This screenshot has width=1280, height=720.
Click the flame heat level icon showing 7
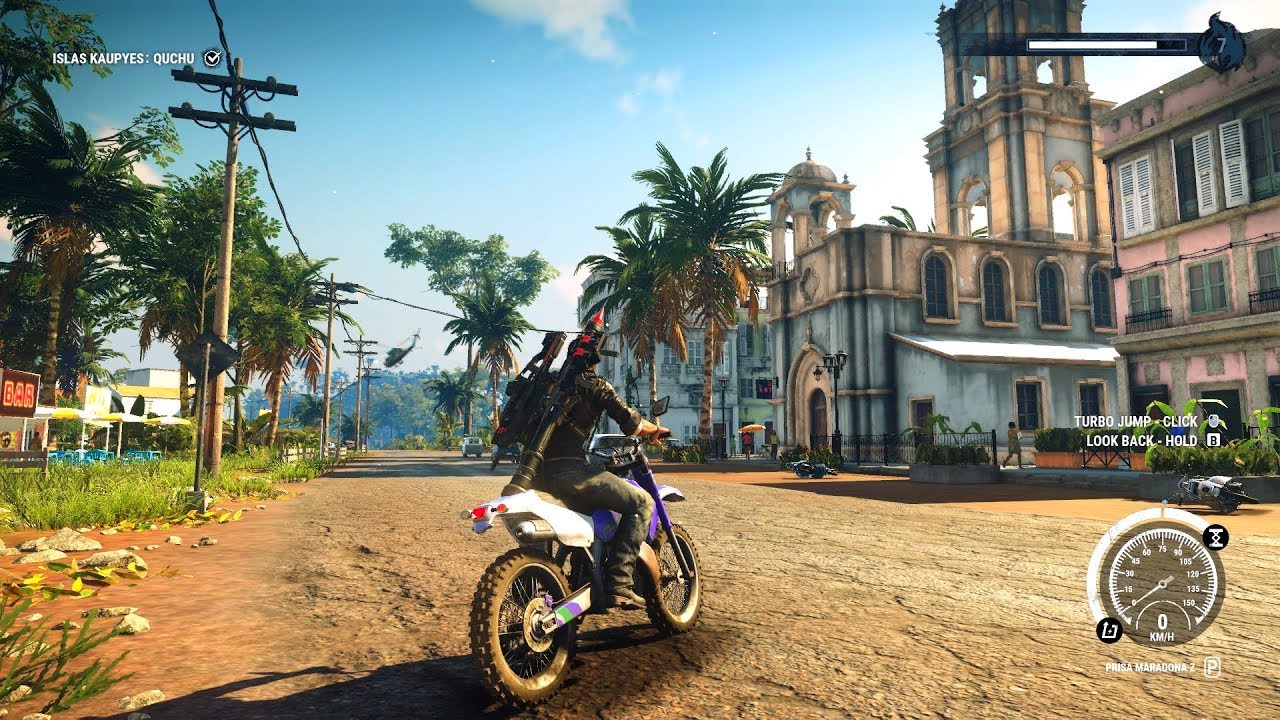1222,43
